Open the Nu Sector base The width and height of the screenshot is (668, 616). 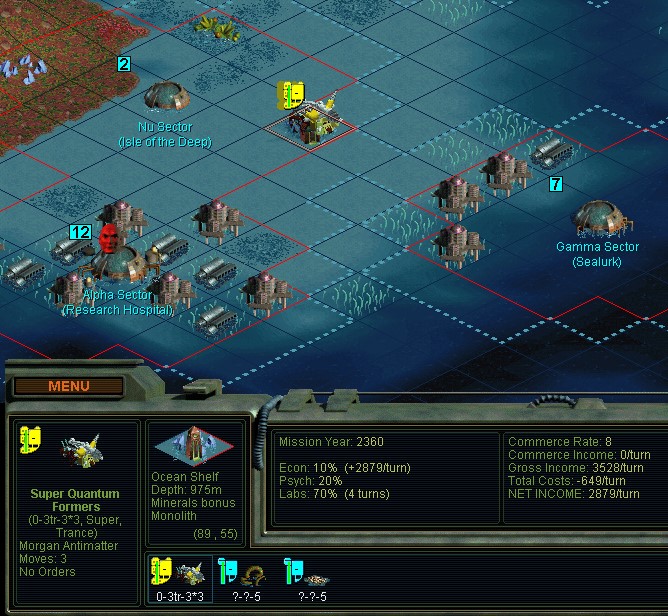[163, 97]
